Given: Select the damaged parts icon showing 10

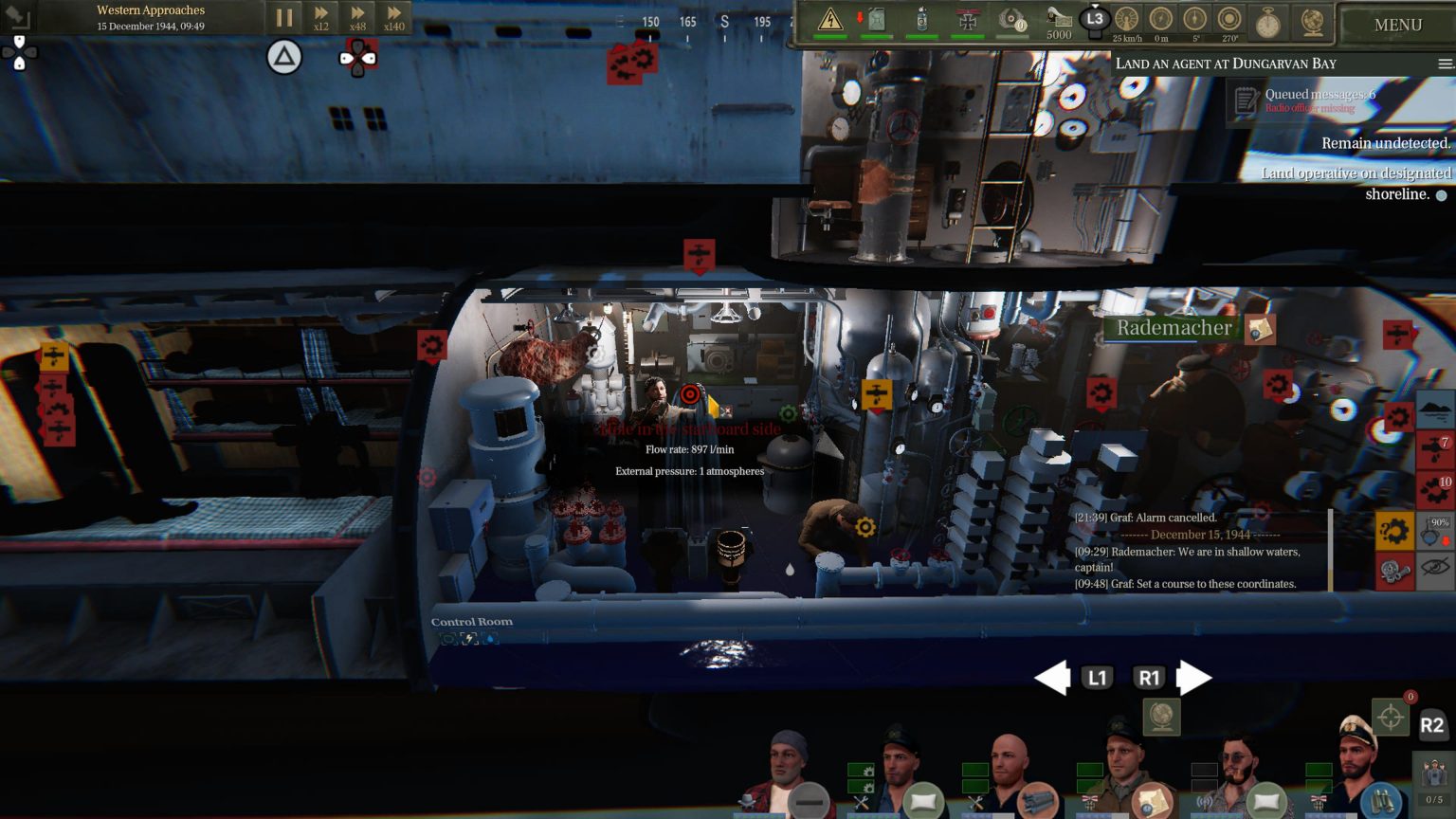Looking at the screenshot, I should pos(1434,490).
